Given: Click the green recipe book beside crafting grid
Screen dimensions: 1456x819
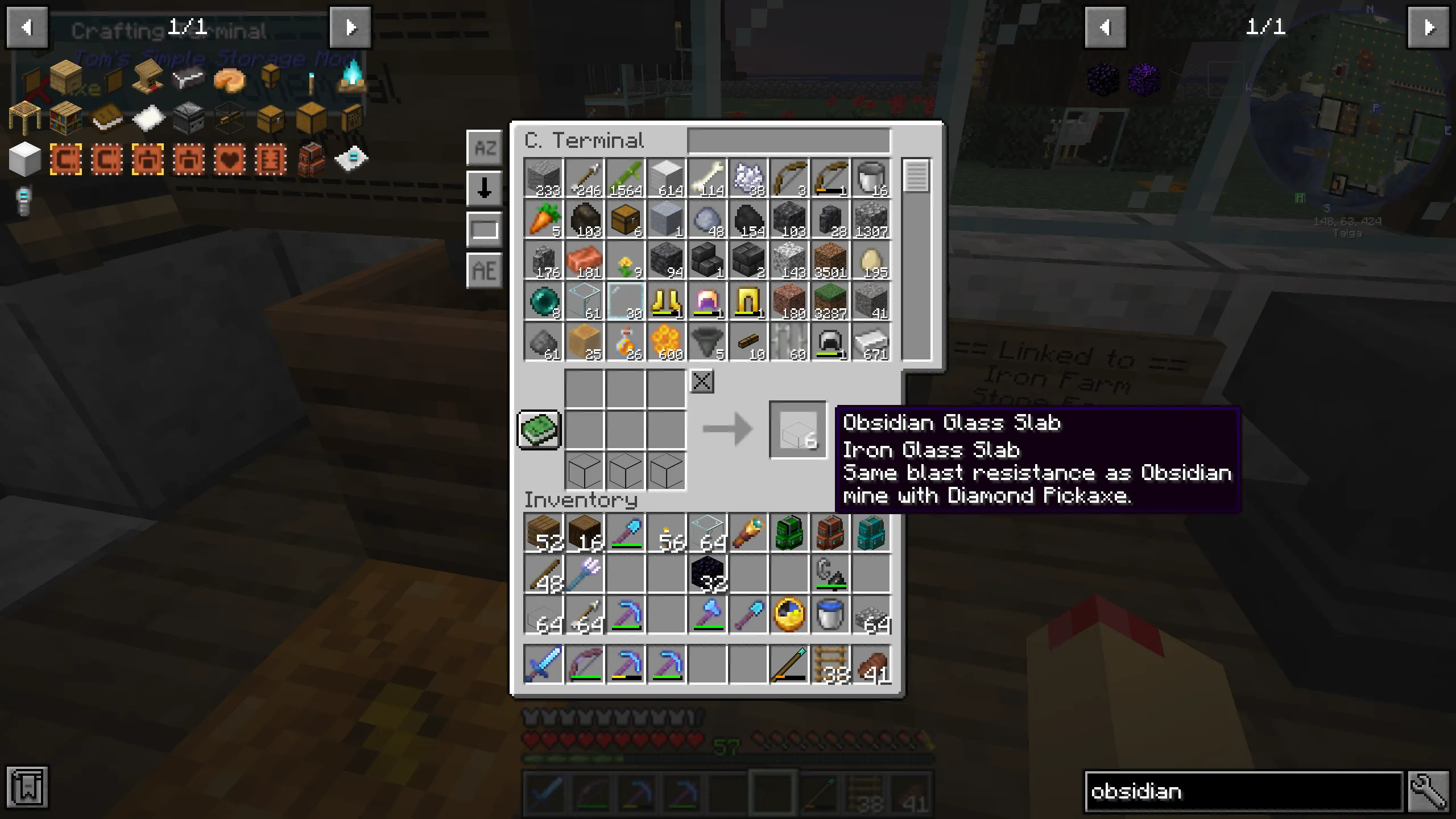Looking at the screenshot, I should (x=538, y=430).
